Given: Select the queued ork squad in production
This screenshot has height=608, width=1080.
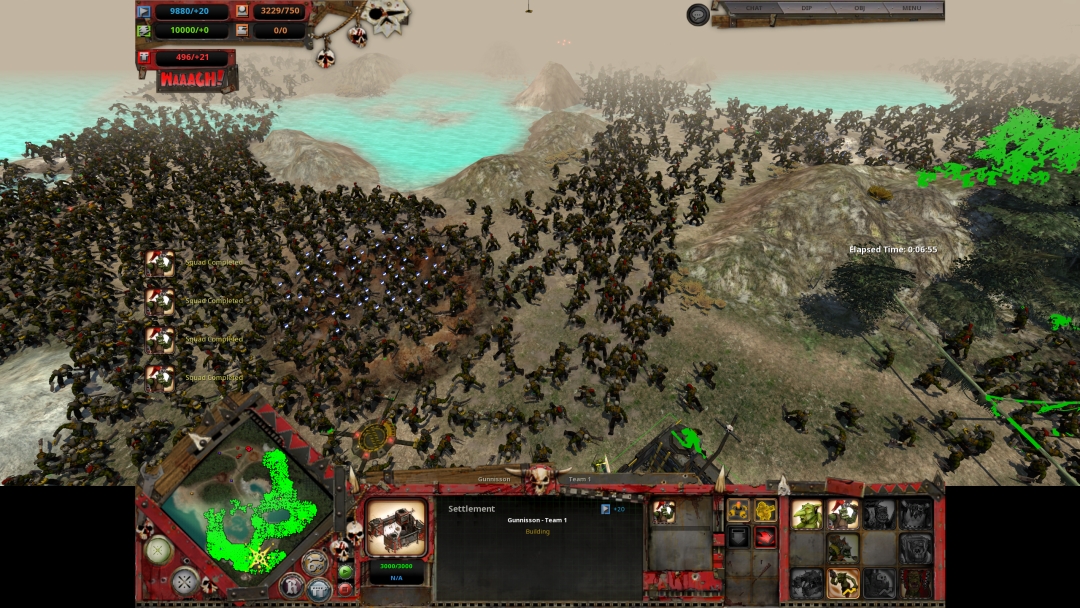Looking at the screenshot, I should (663, 513).
